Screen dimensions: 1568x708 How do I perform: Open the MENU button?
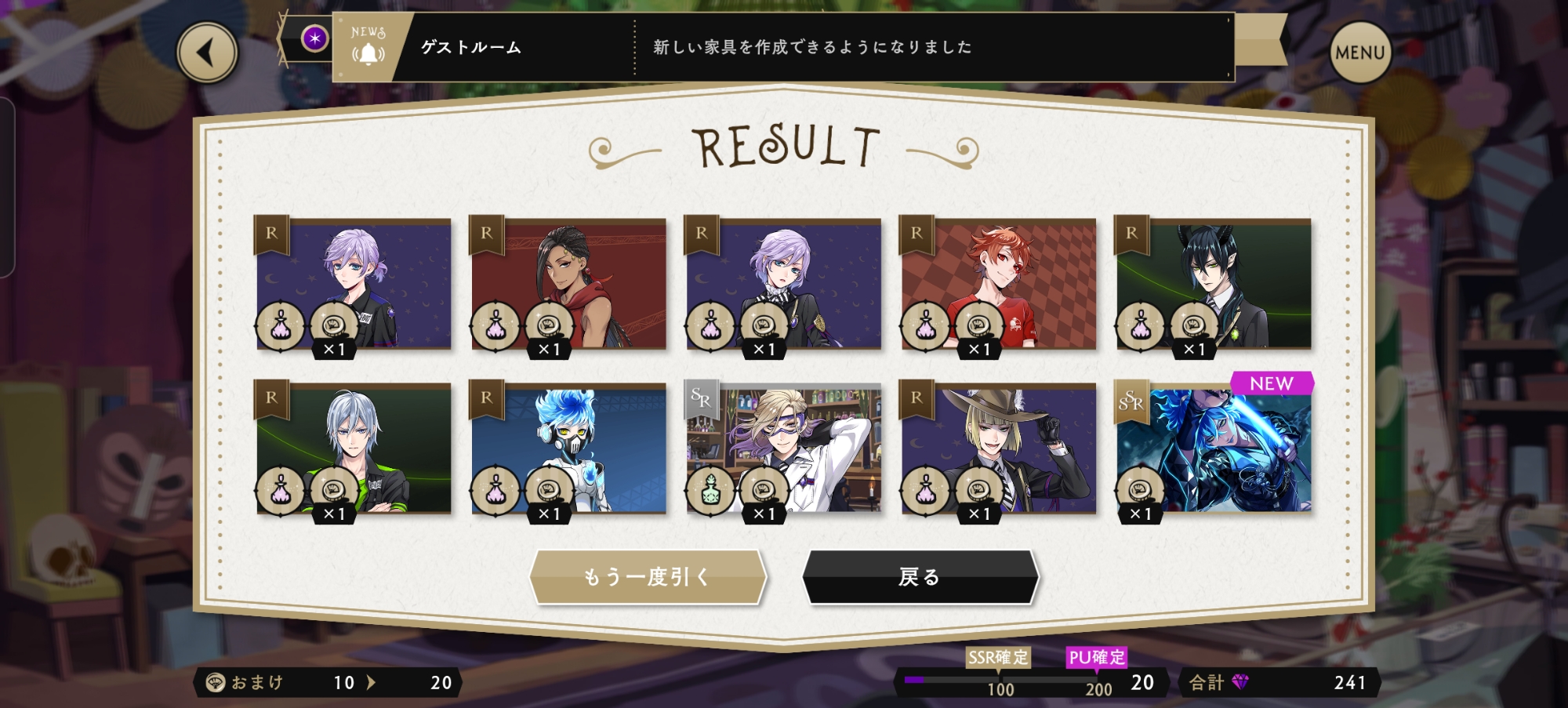click(x=1359, y=53)
